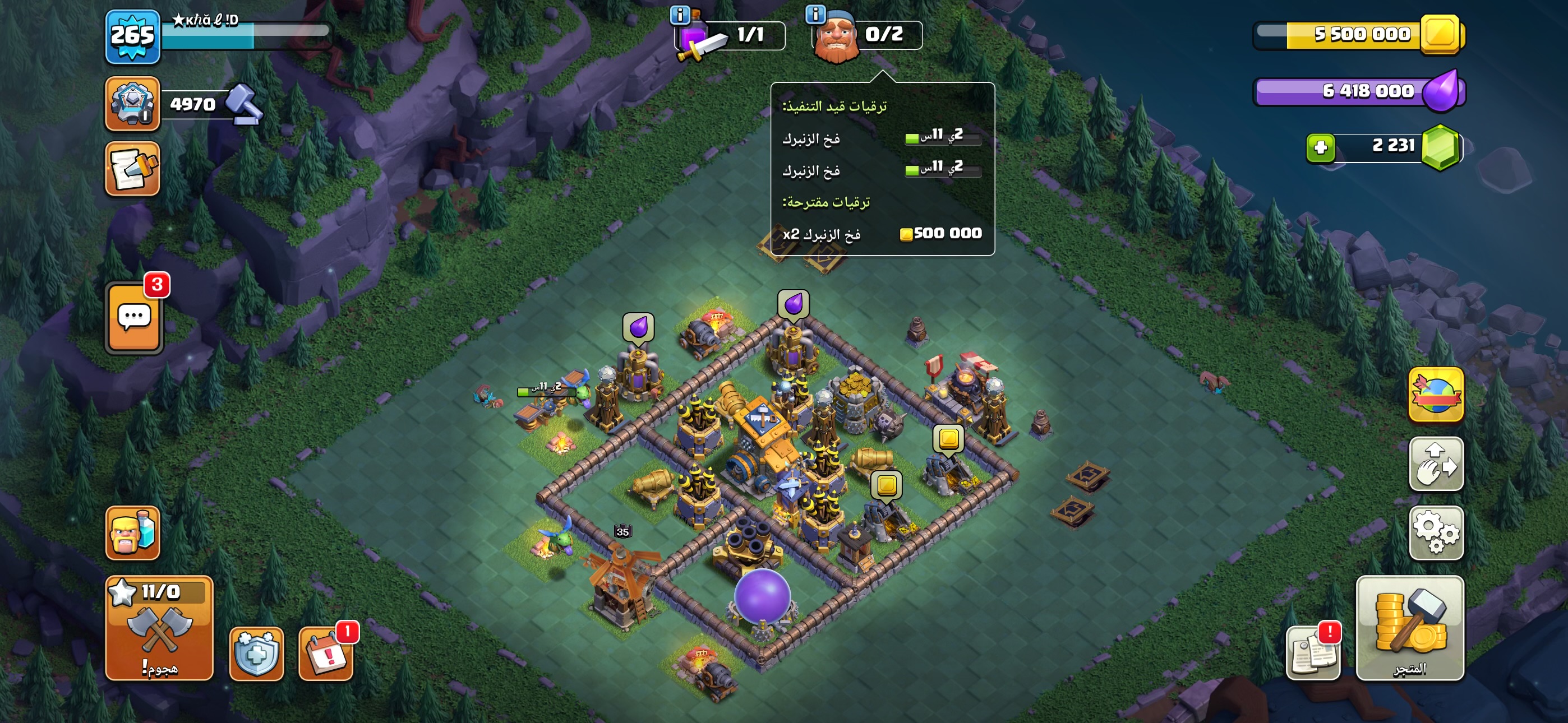Open the news scroll with alert
The width and height of the screenshot is (1568, 723).
point(1312,652)
